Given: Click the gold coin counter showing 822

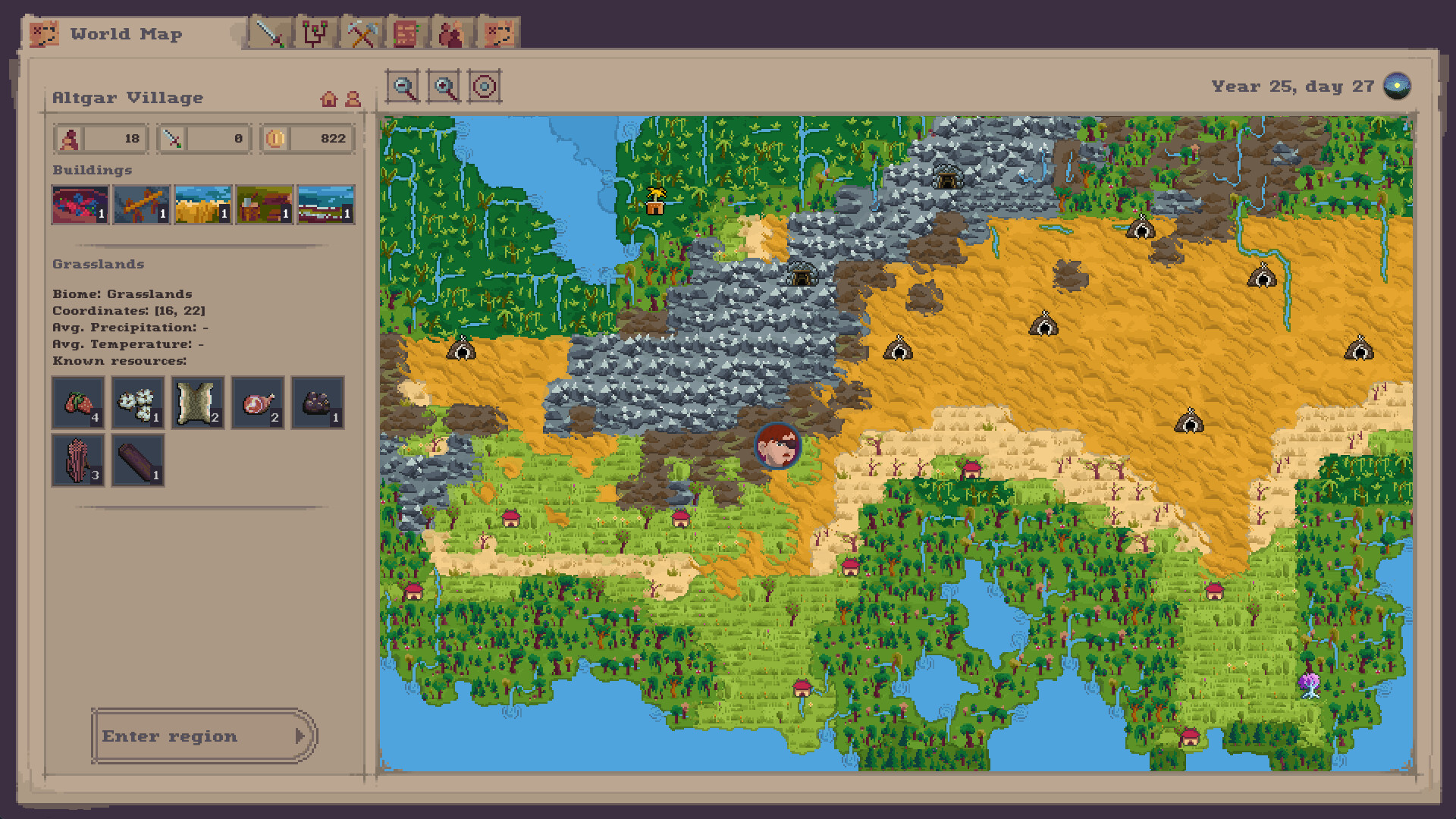Looking at the screenshot, I should point(306,138).
